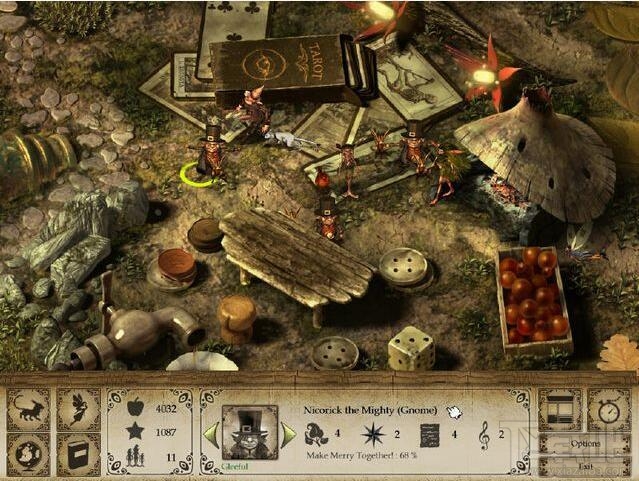Open the globe map button
Screen dimensions: 639x481
click(29, 454)
